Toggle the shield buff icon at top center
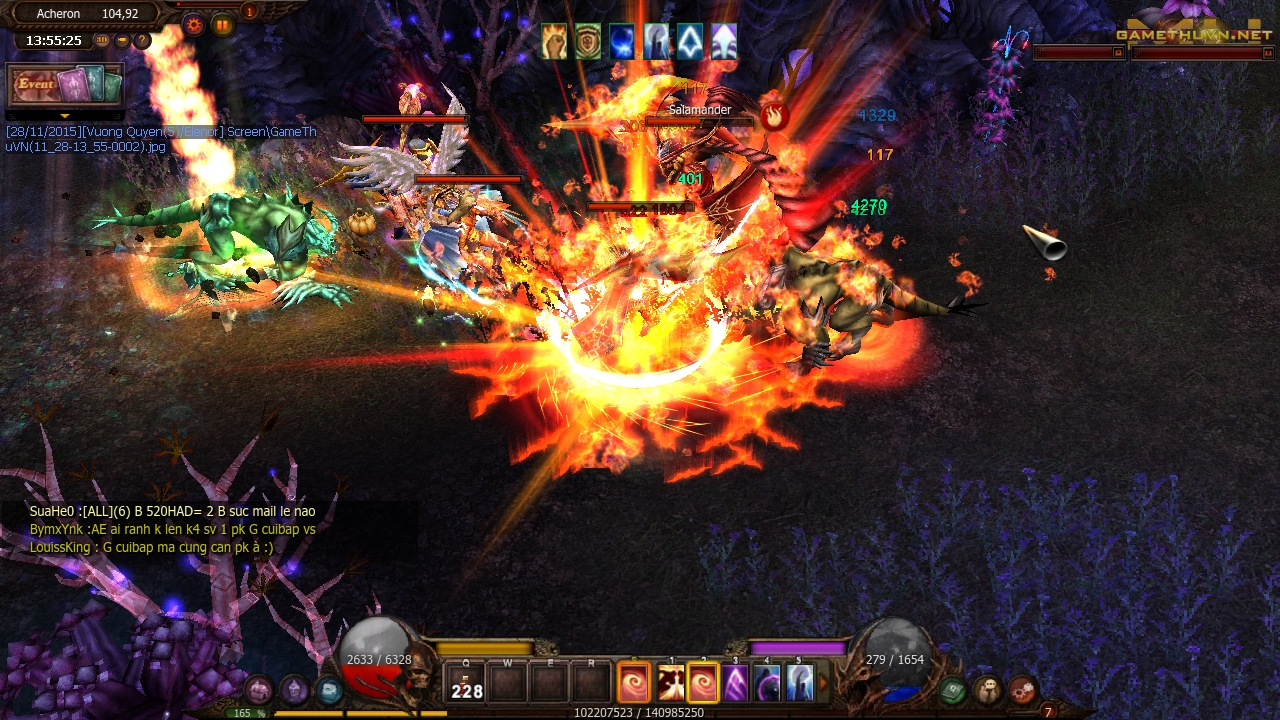The image size is (1280, 720). tap(587, 42)
